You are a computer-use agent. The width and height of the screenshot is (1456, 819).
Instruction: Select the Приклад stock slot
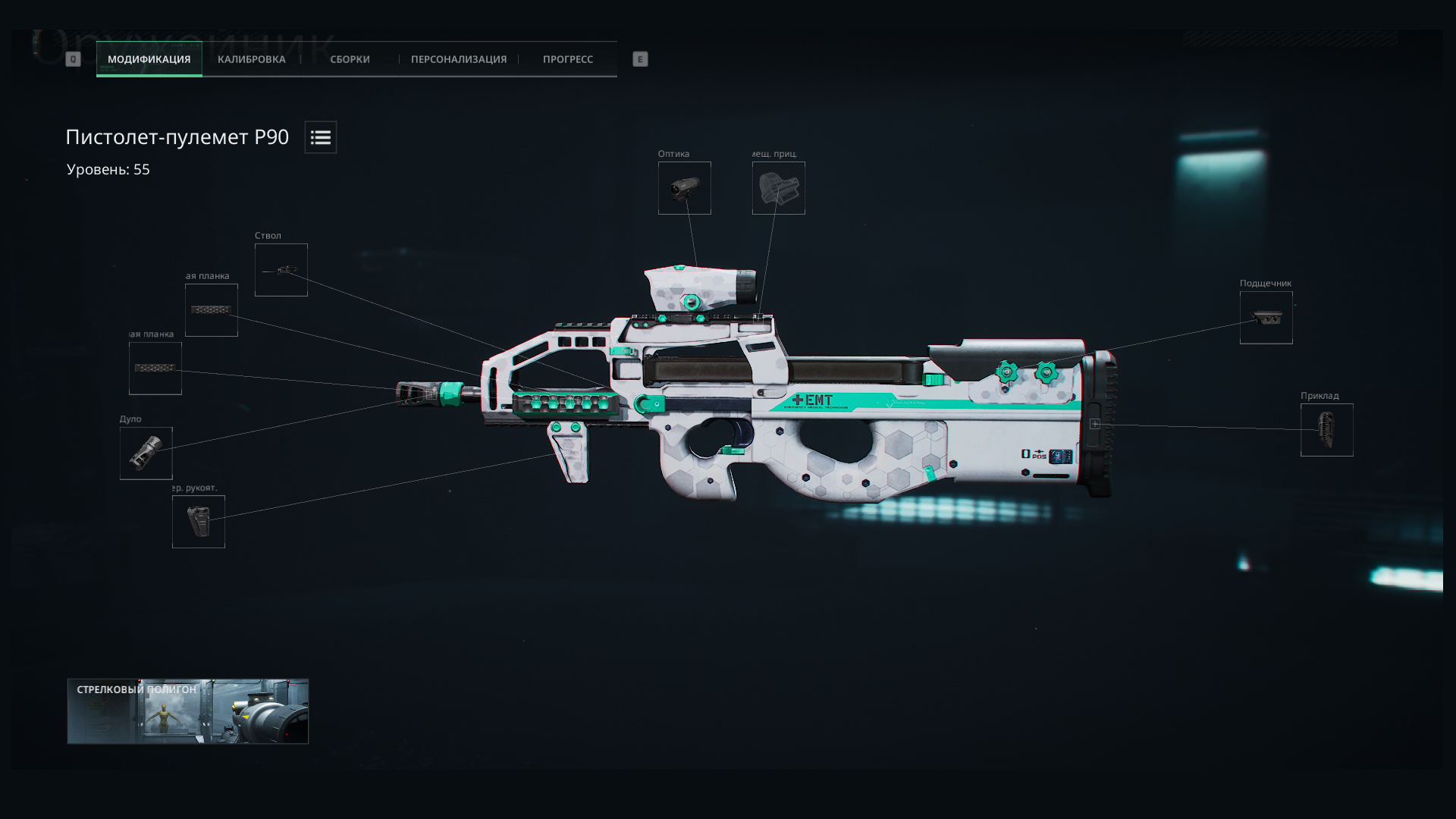(x=1326, y=430)
